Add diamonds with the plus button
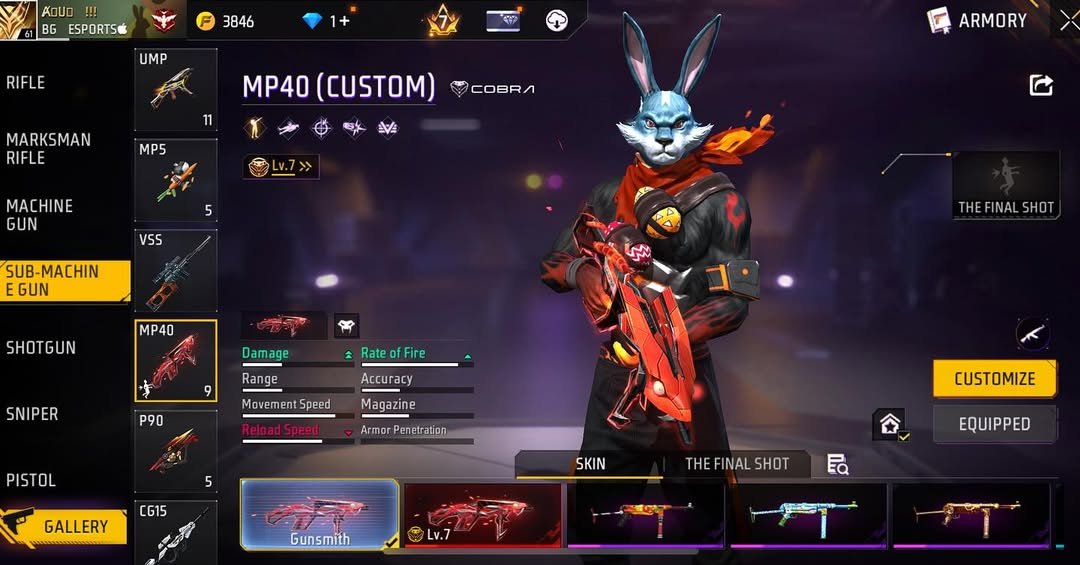Screen dimensions: 1080x565 pyautogui.click(x=345, y=21)
